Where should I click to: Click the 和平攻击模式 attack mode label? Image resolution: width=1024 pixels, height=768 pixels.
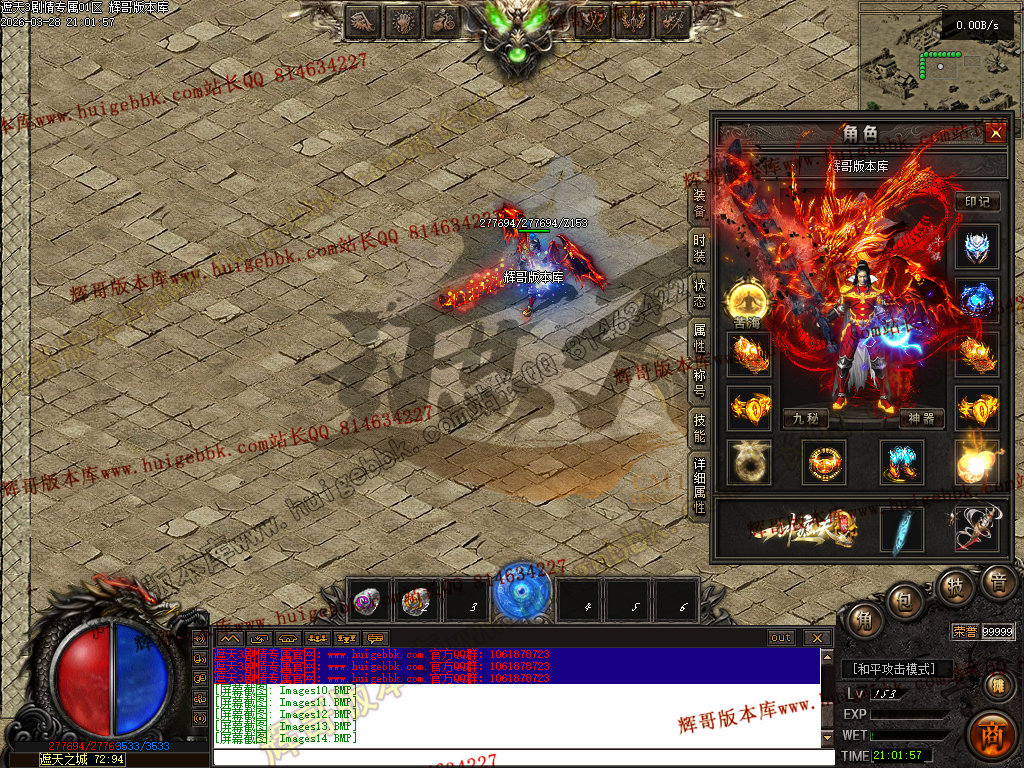coord(895,669)
